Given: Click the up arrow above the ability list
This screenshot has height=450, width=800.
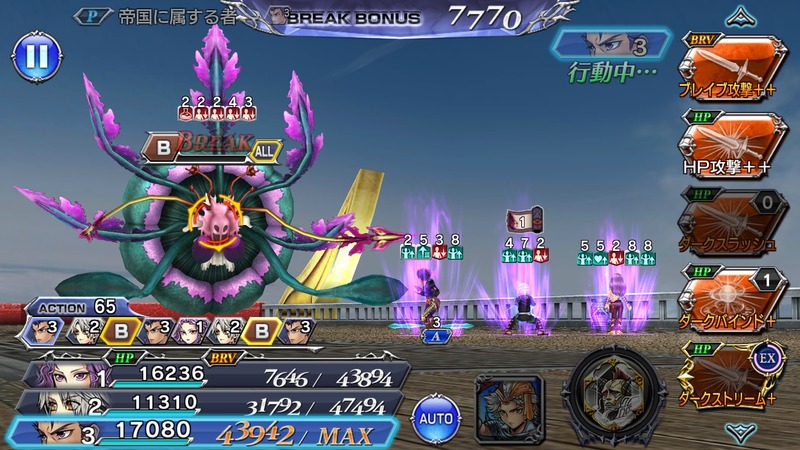Looking at the screenshot, I should [739, 16].
